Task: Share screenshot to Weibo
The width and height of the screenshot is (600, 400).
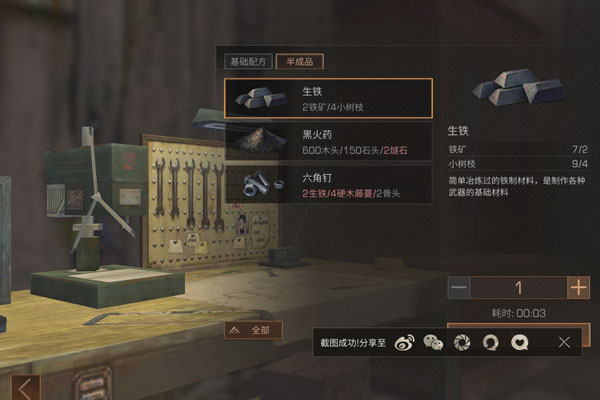Action: point(403,342)
